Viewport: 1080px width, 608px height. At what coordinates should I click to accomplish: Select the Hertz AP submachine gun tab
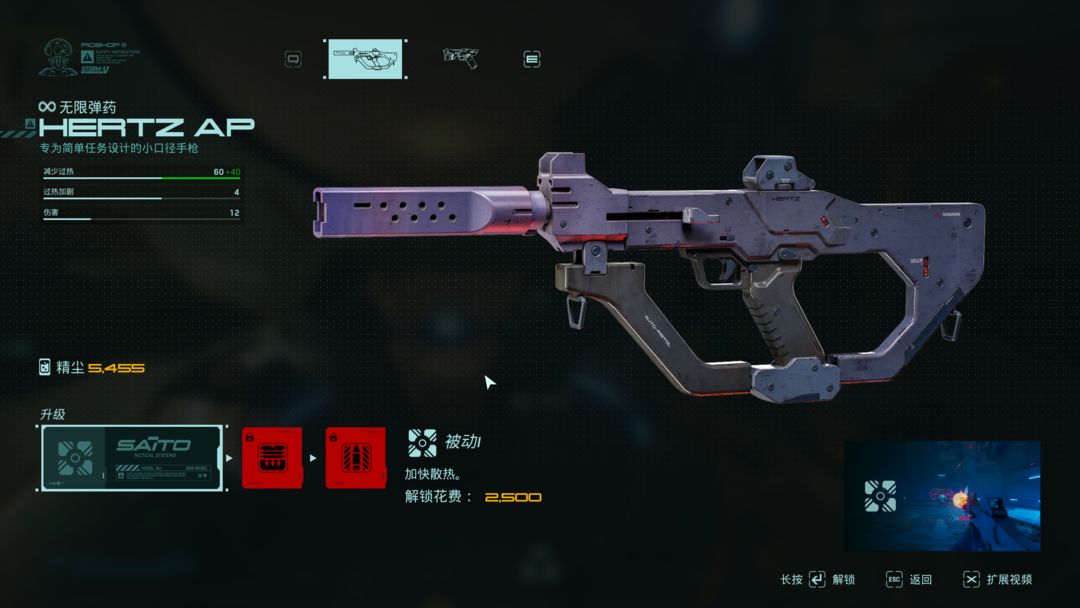pyautogui.click(x=366, y=59)
